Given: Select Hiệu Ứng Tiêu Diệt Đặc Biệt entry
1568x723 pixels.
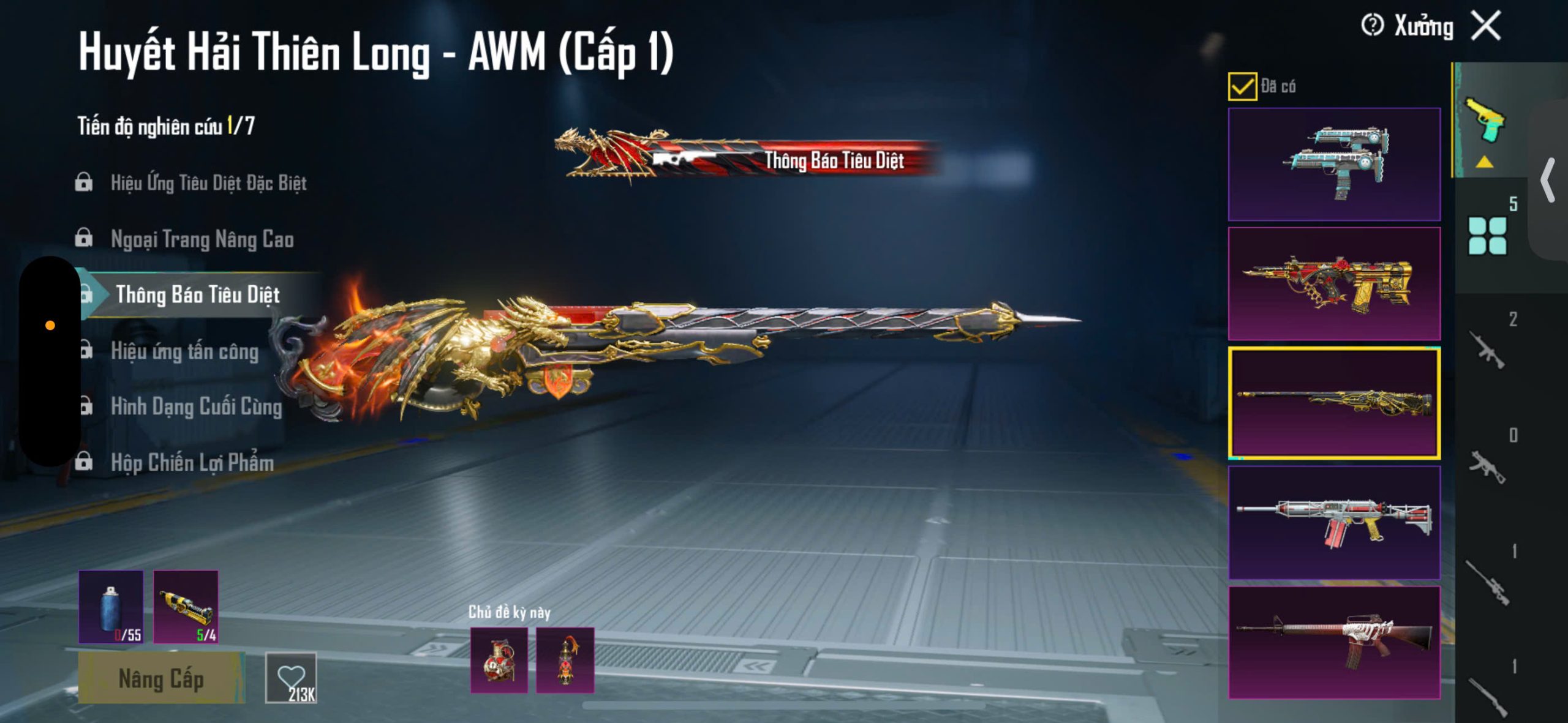Looking at the screenshot, I should coord(208,182).
